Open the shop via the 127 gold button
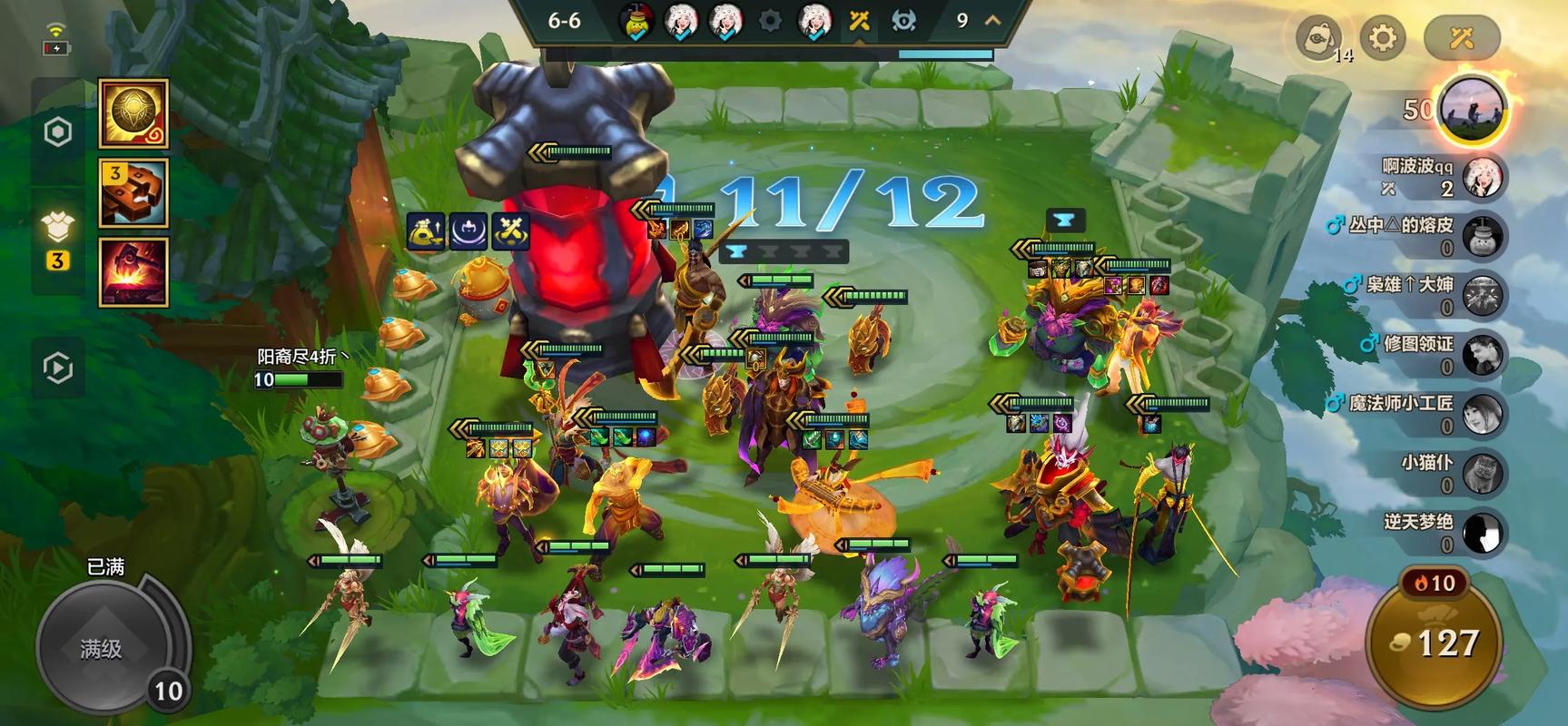 [x=1436, y=644]
